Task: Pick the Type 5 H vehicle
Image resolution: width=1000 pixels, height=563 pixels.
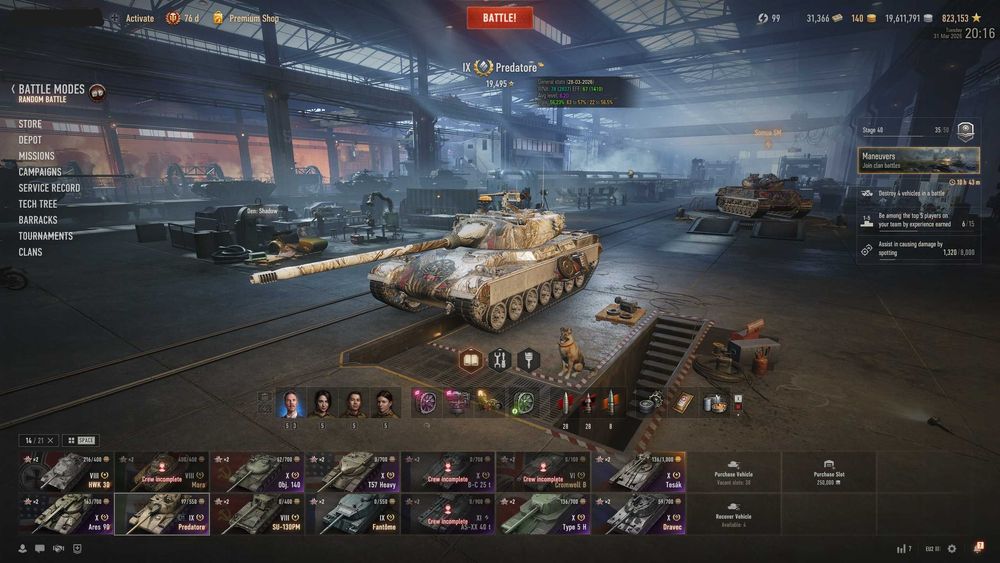Action: [544, 513]
